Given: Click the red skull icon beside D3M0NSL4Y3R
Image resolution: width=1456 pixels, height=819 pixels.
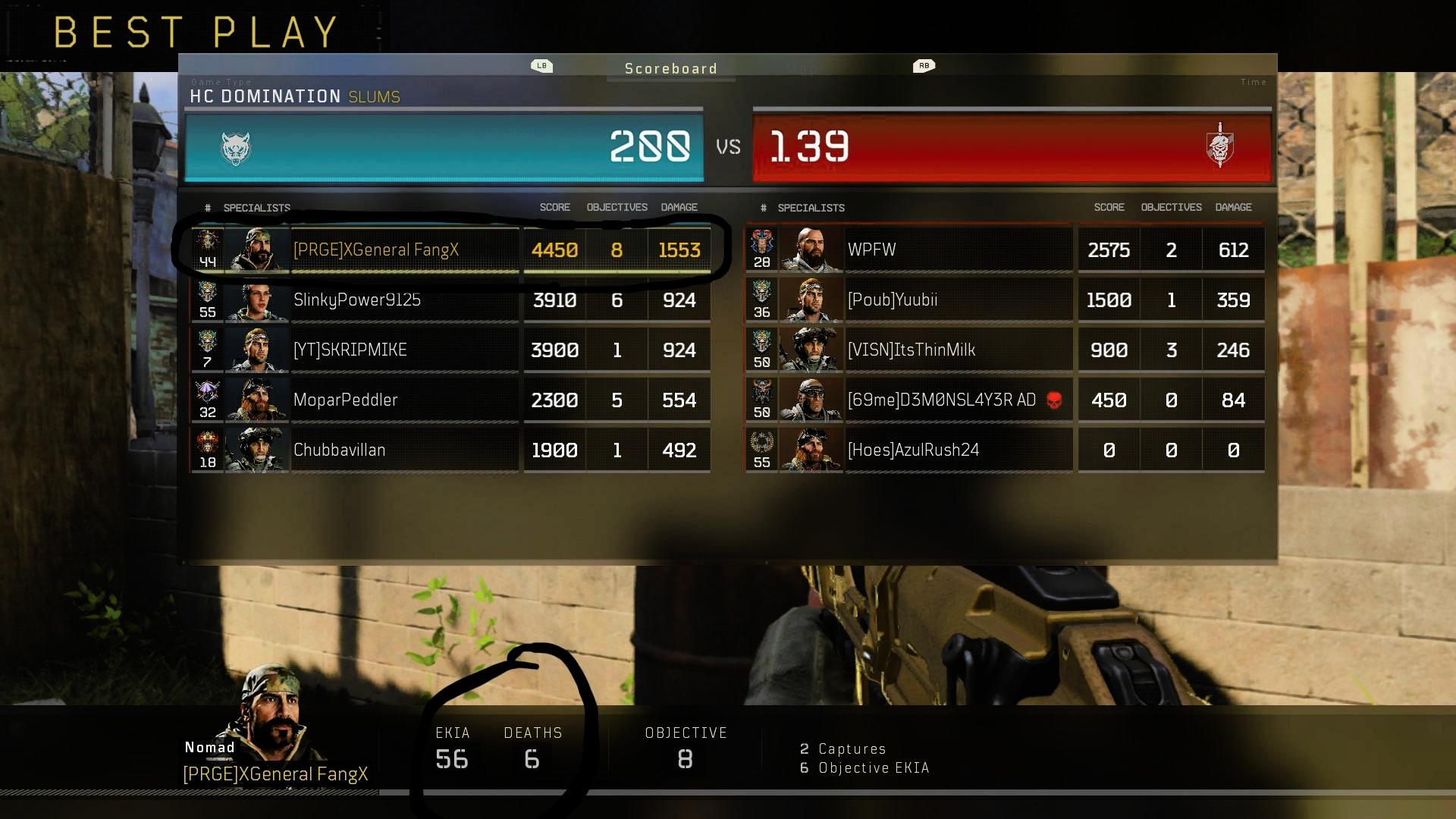Looking at the screenshot, I should (1053, 400).
